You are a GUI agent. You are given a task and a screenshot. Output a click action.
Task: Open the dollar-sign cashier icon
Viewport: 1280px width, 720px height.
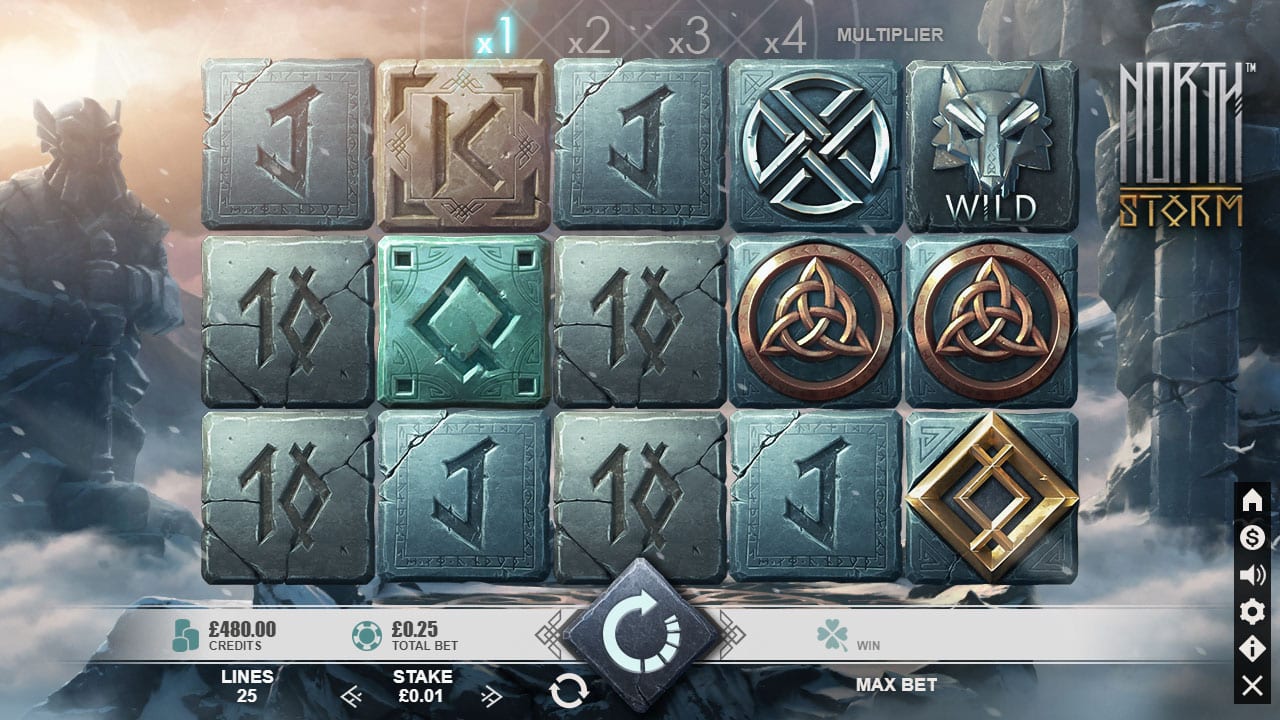tap(1252, 538)
